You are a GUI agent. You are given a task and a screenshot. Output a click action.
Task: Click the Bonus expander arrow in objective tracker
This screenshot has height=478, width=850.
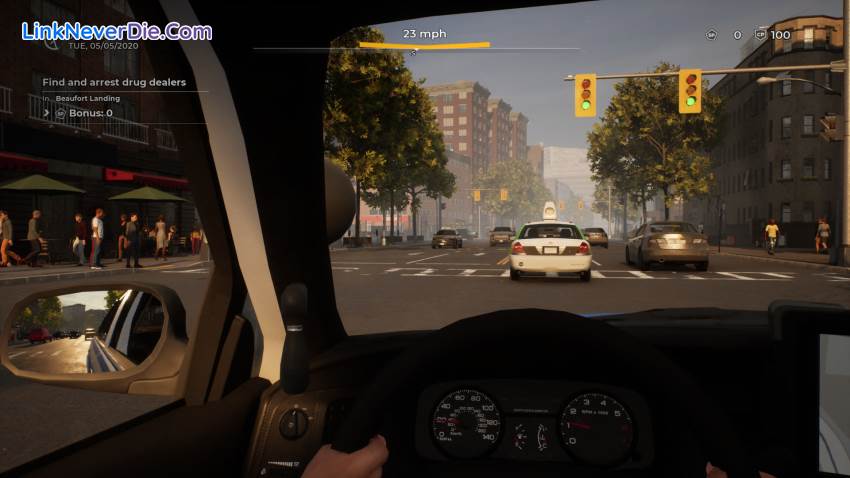(x=45, y=114)
